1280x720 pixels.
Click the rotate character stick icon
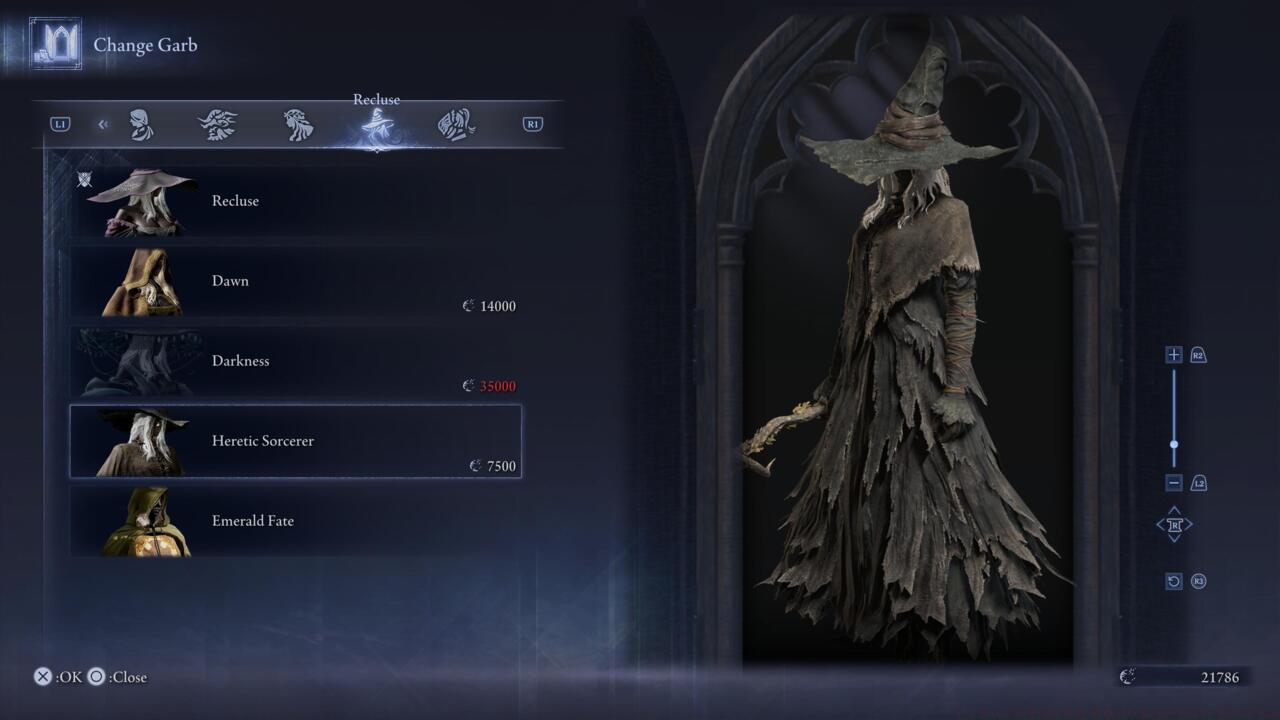(x=1174, y=524)
